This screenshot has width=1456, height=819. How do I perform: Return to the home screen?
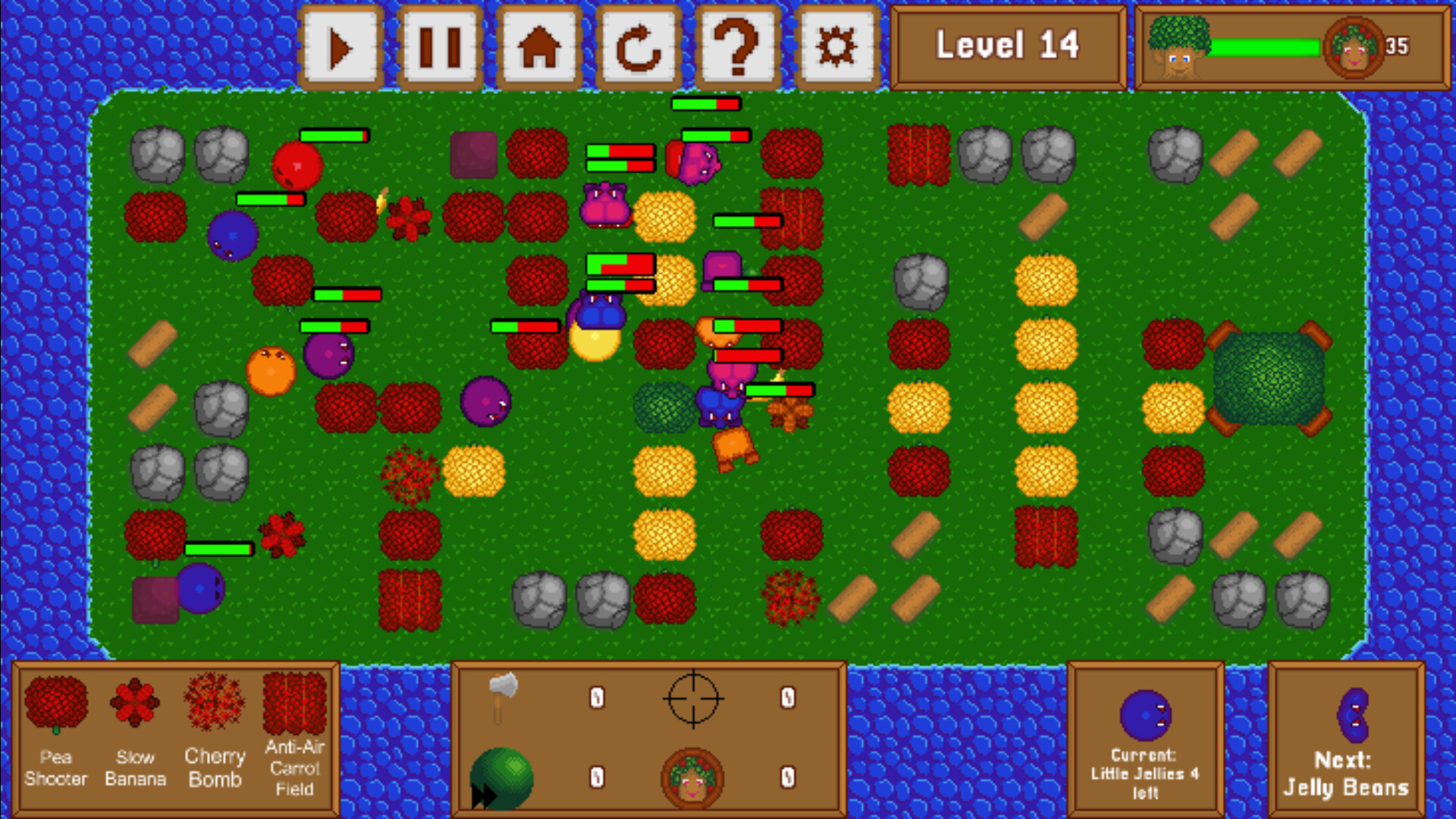539,45
